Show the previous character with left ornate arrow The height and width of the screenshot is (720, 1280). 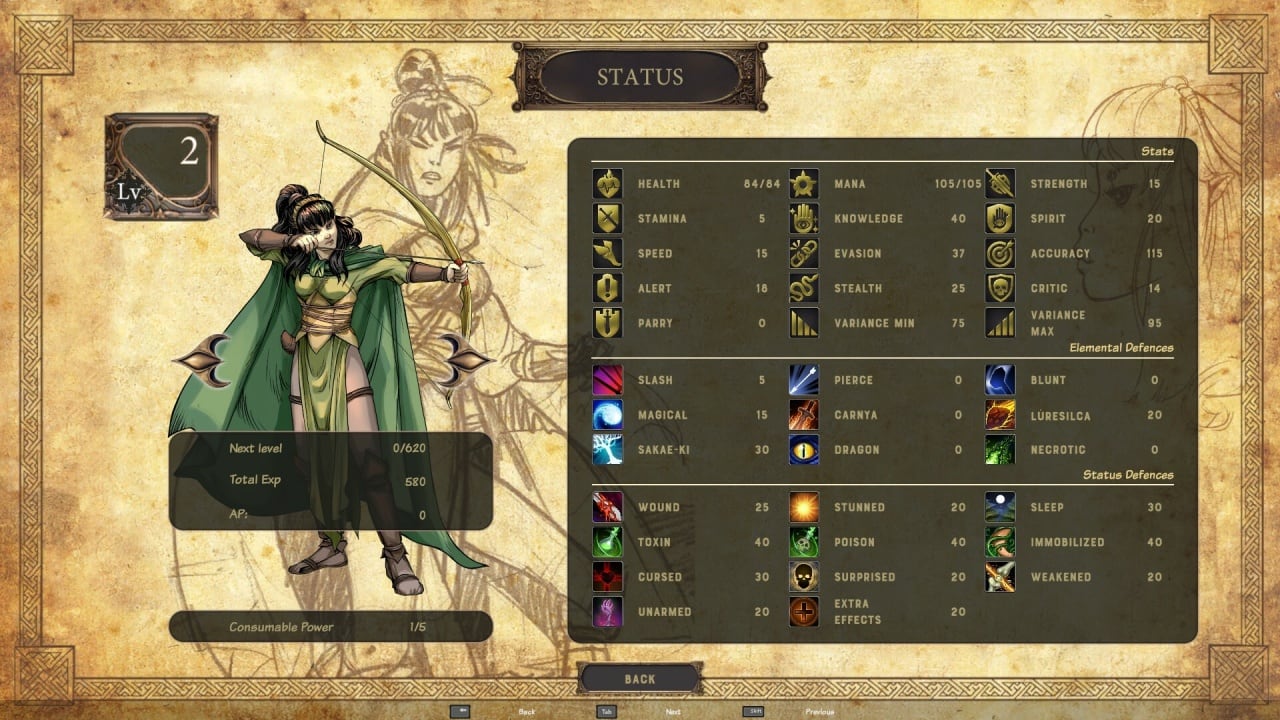point(203,360)
